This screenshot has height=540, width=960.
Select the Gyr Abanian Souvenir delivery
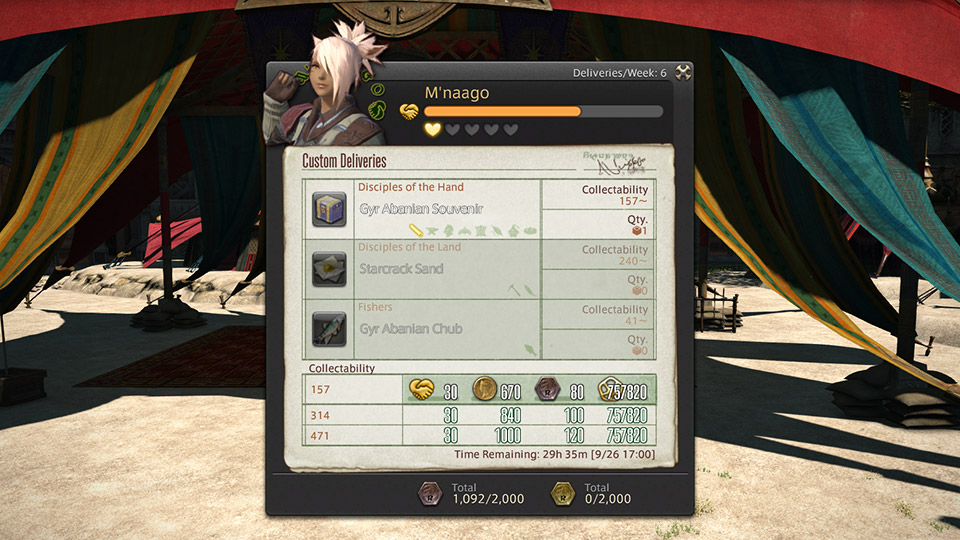421,209
